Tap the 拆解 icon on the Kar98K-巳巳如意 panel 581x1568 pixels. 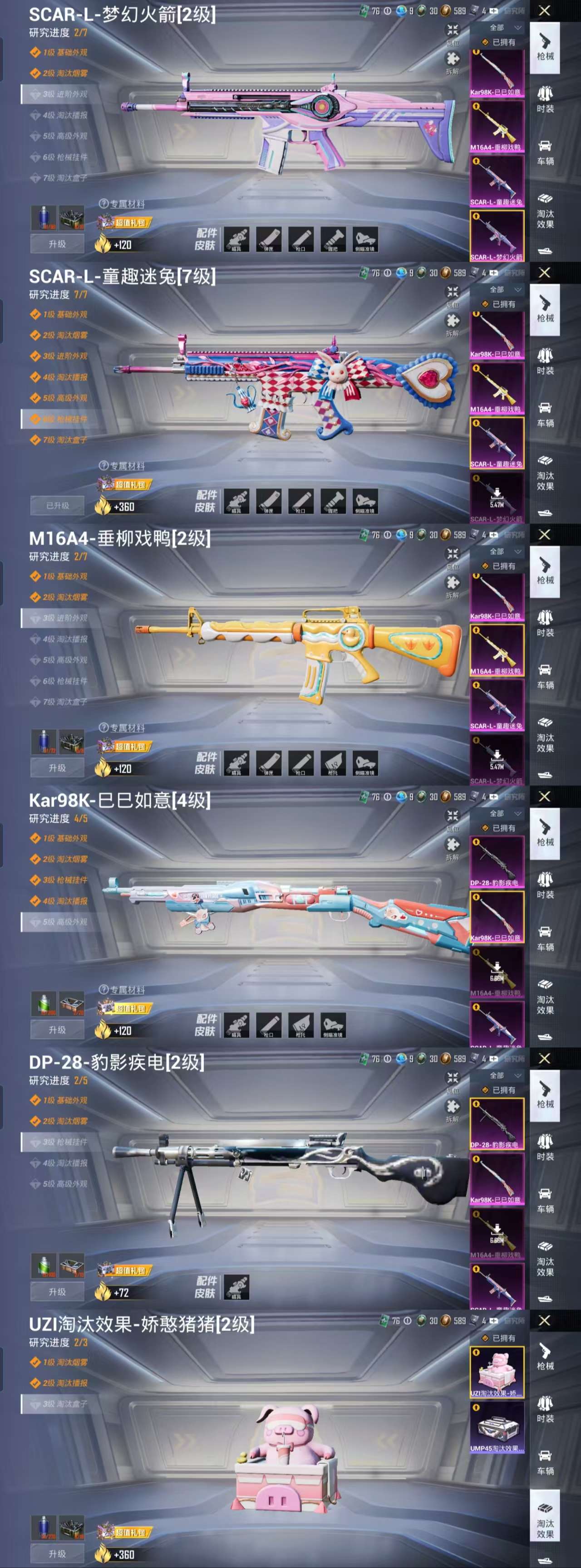point(453,847)
